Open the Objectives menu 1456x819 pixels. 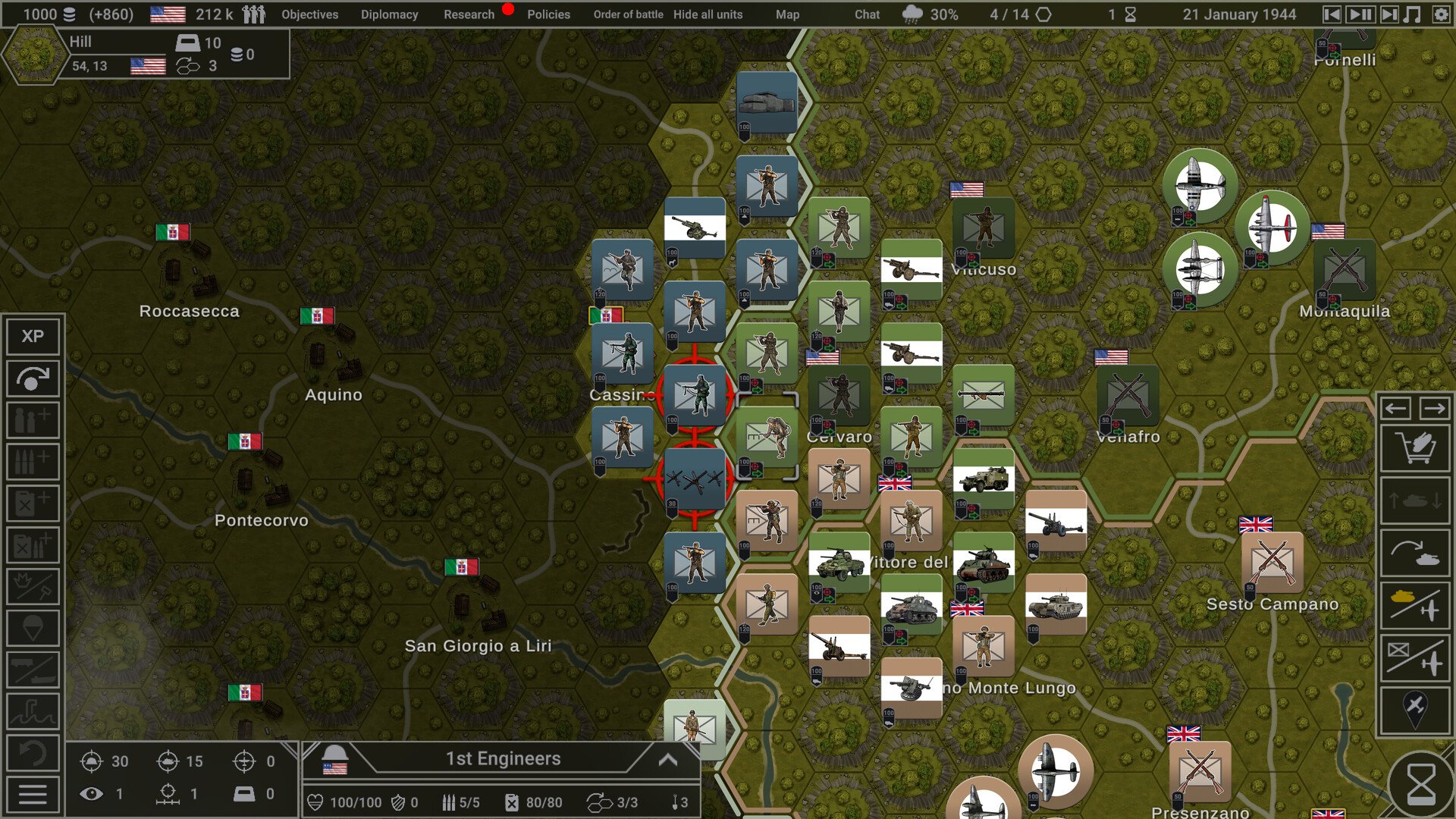click(309, 14)
